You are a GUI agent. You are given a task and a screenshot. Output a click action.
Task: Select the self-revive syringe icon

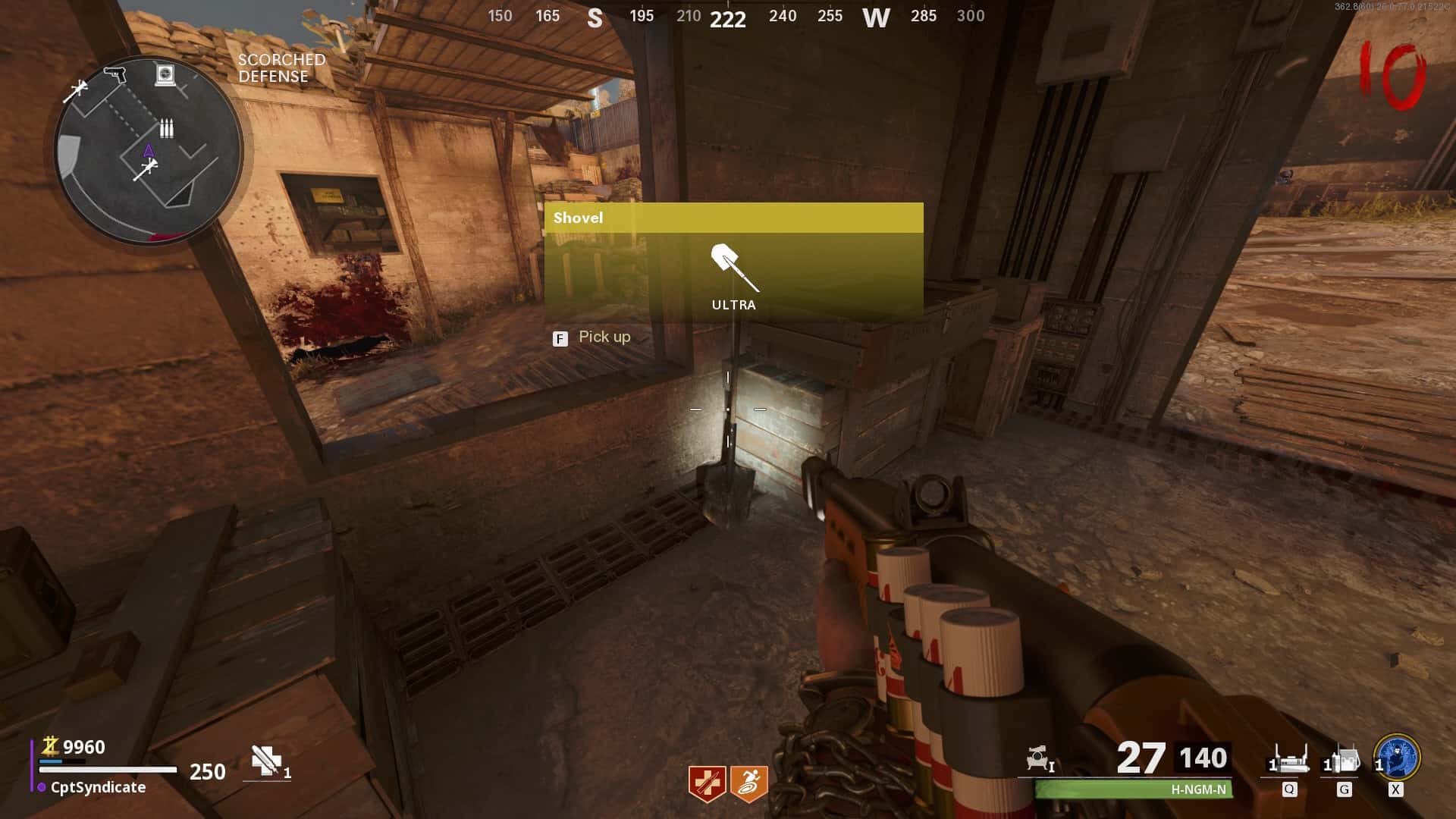coord(266,761)
